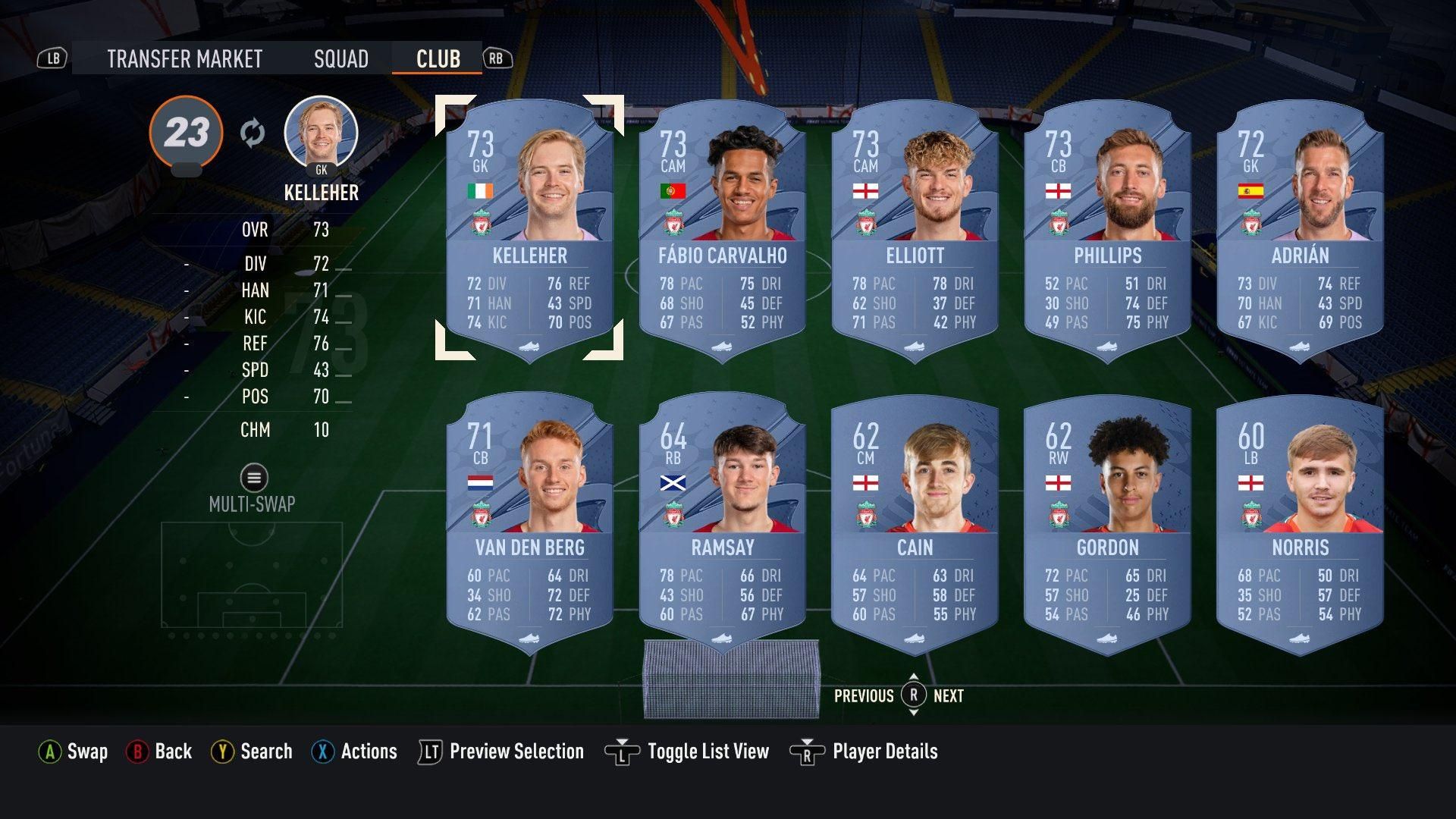Image resolution: width=1456 pixels, height=819 pixels.
Task: Select the Kelleher goalkeeper card
Action: 529,227
